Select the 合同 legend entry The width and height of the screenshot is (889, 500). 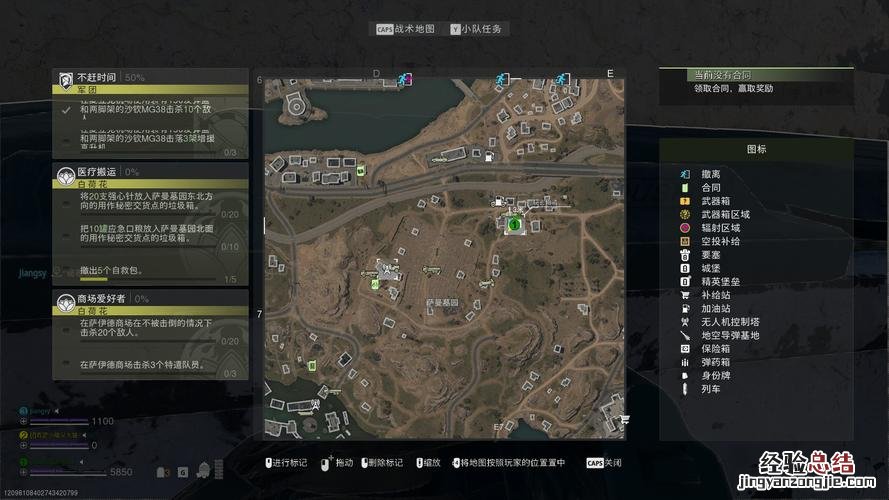click(x=710, y=187)
